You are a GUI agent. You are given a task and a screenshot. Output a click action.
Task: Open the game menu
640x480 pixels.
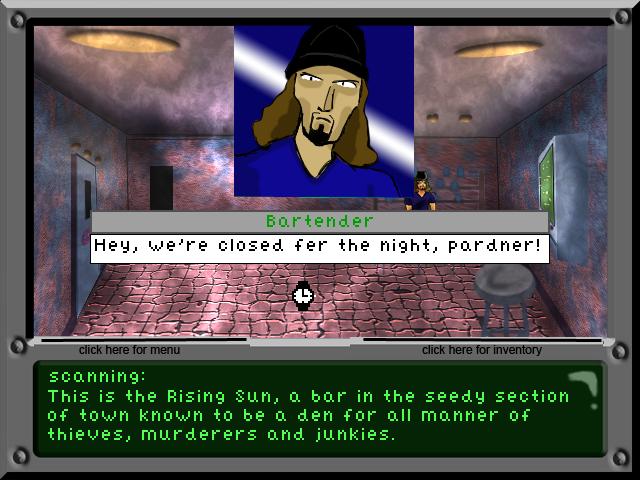tap(129, 350)
